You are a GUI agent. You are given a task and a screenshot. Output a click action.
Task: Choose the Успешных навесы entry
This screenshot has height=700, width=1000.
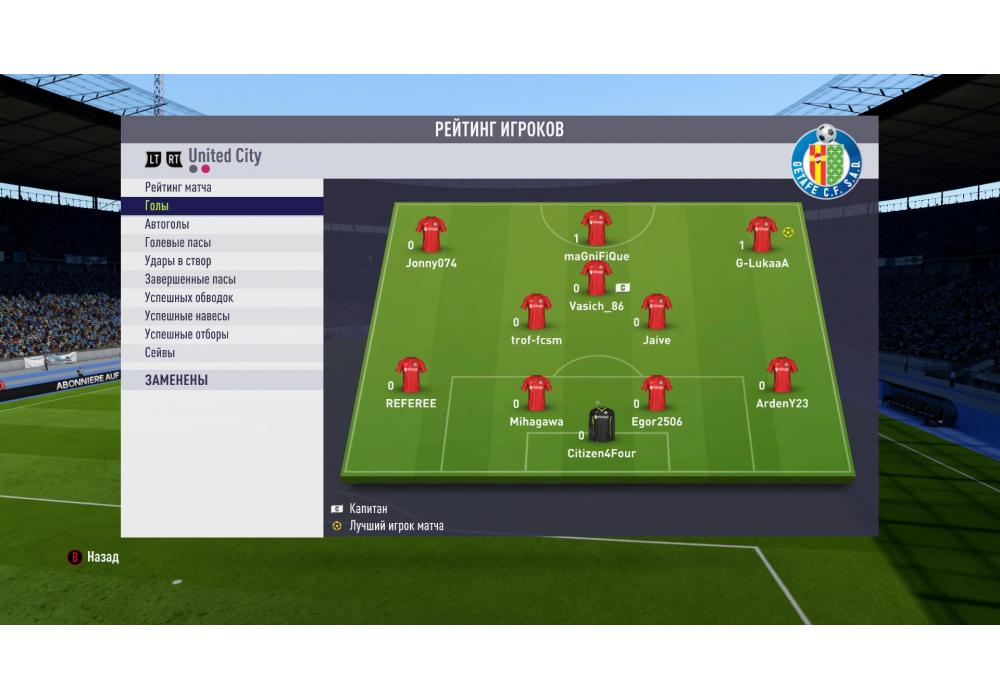pos(222,316)
